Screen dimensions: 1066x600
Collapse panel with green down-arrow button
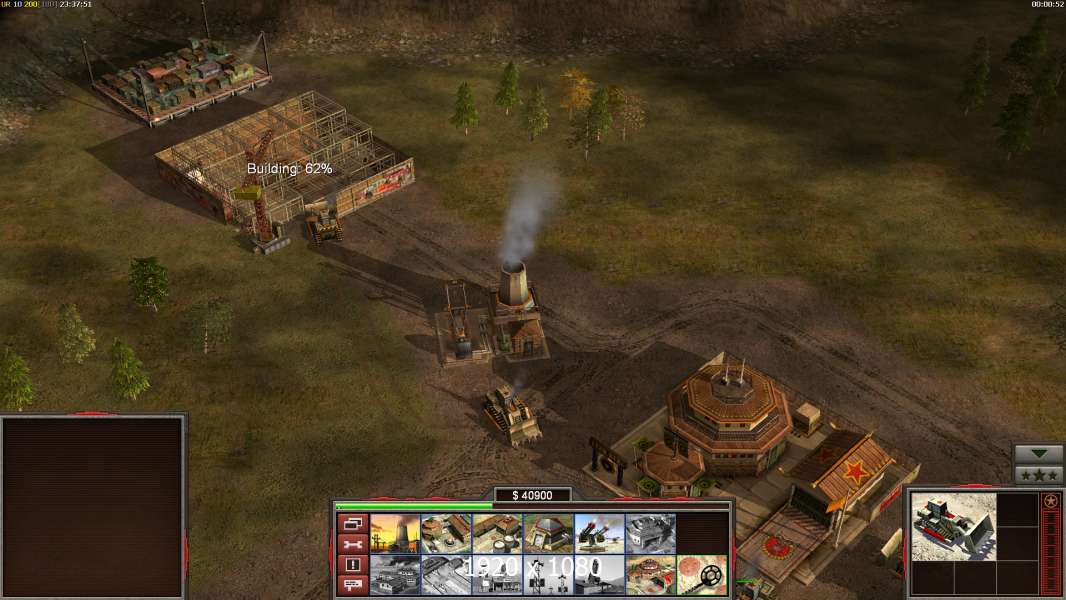(x=1039, y=454)
